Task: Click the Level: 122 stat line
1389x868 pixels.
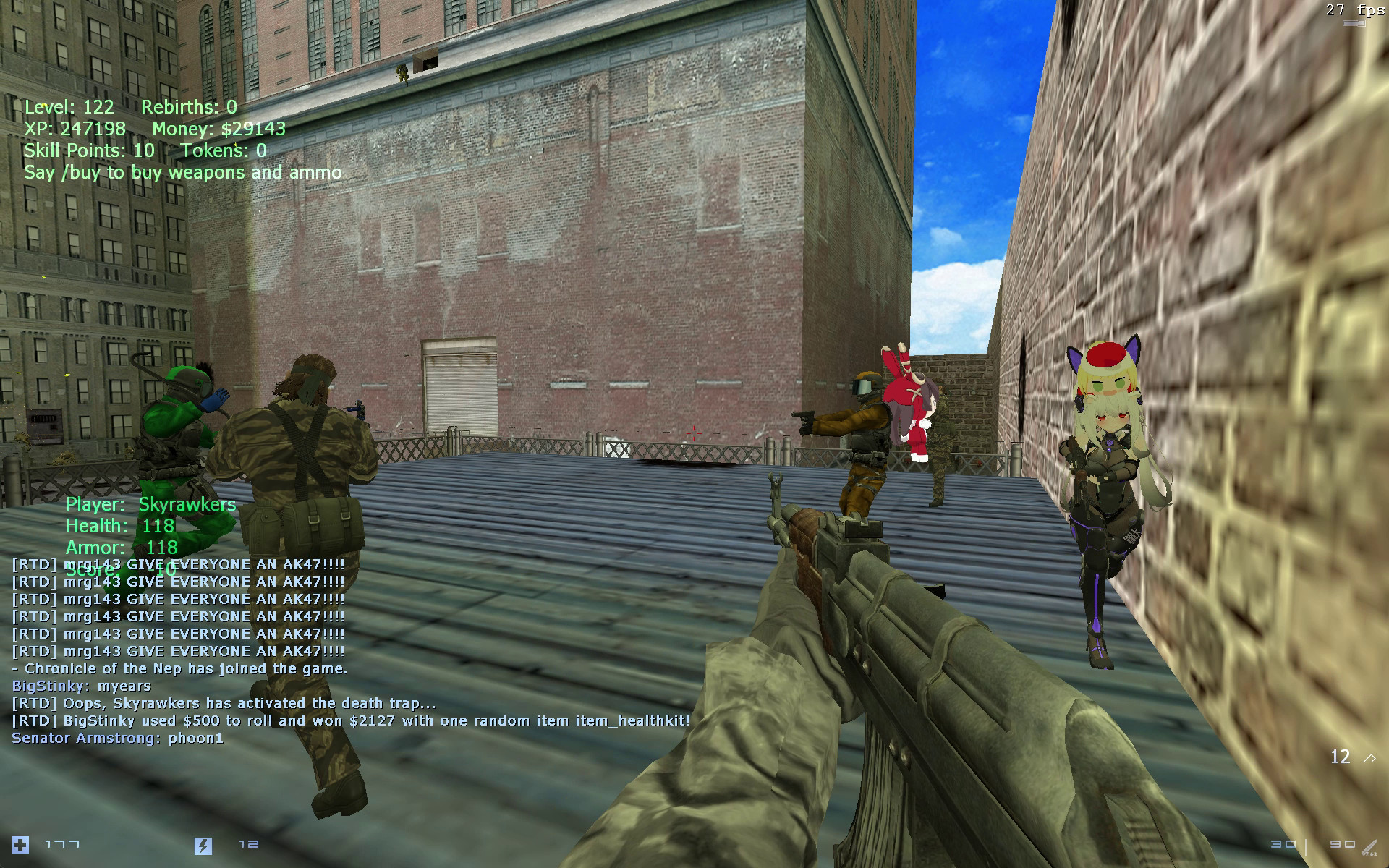Action: [69, 107]
